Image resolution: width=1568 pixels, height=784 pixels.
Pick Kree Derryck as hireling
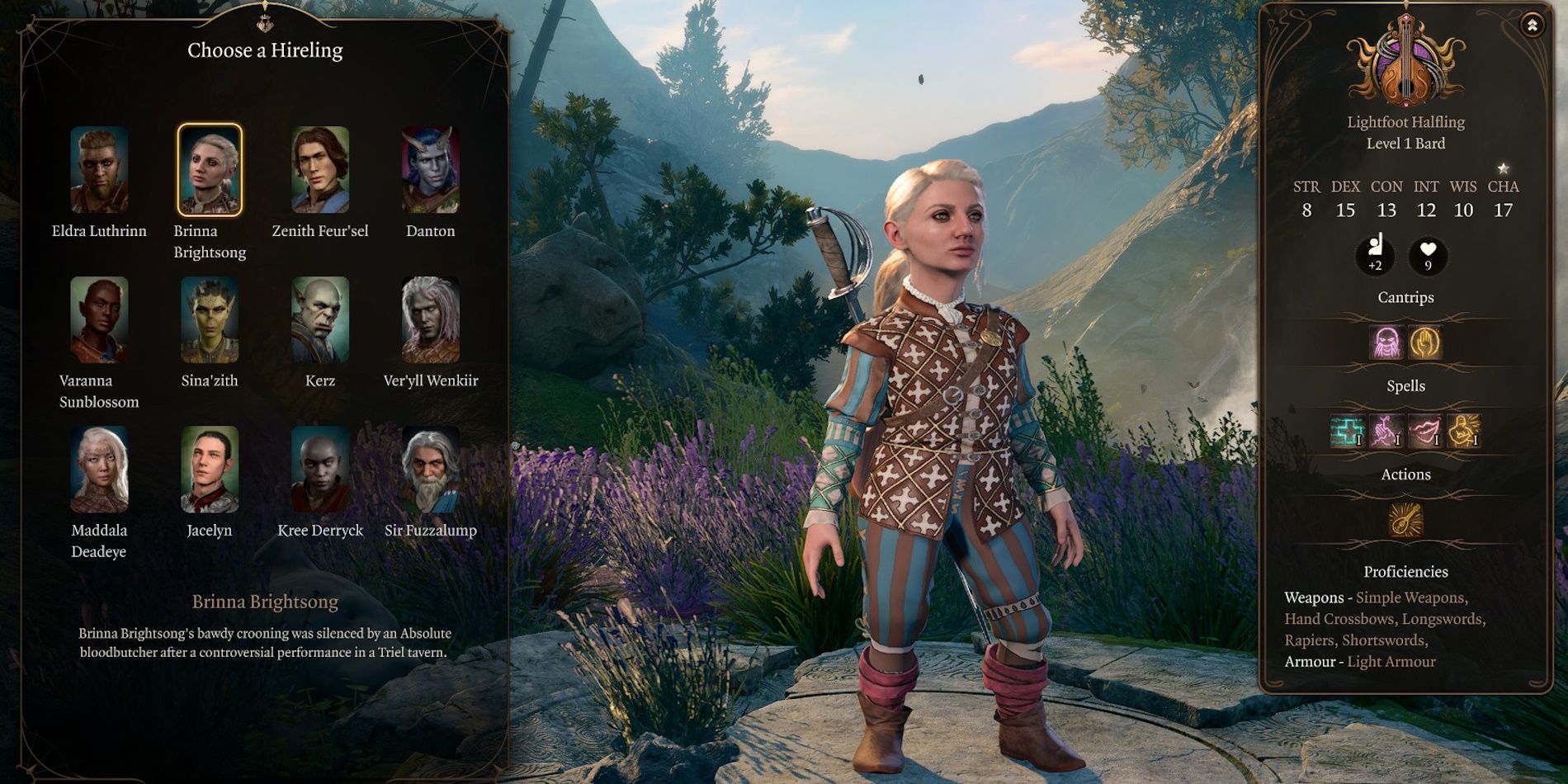320,470
